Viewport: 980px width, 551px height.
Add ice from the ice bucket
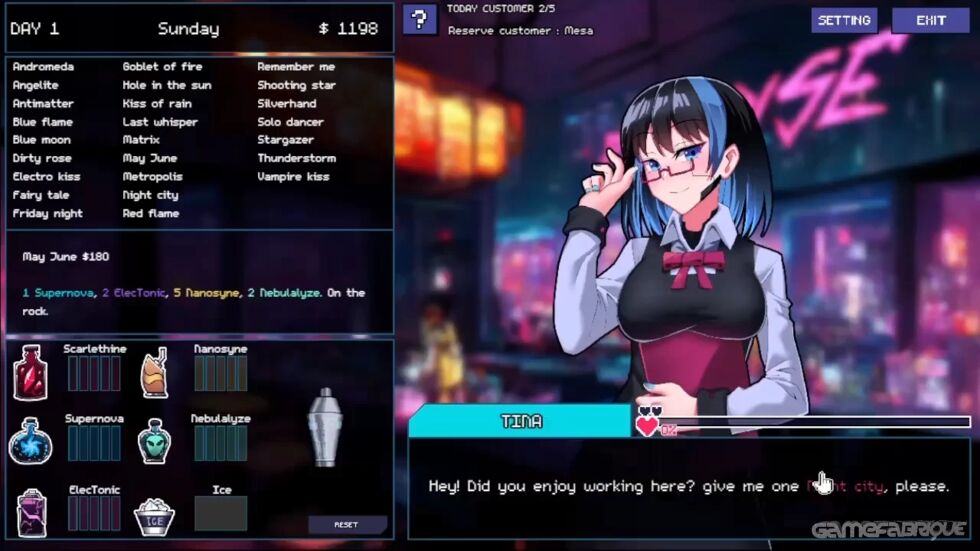pyautogui.click(x=154, y=514)
